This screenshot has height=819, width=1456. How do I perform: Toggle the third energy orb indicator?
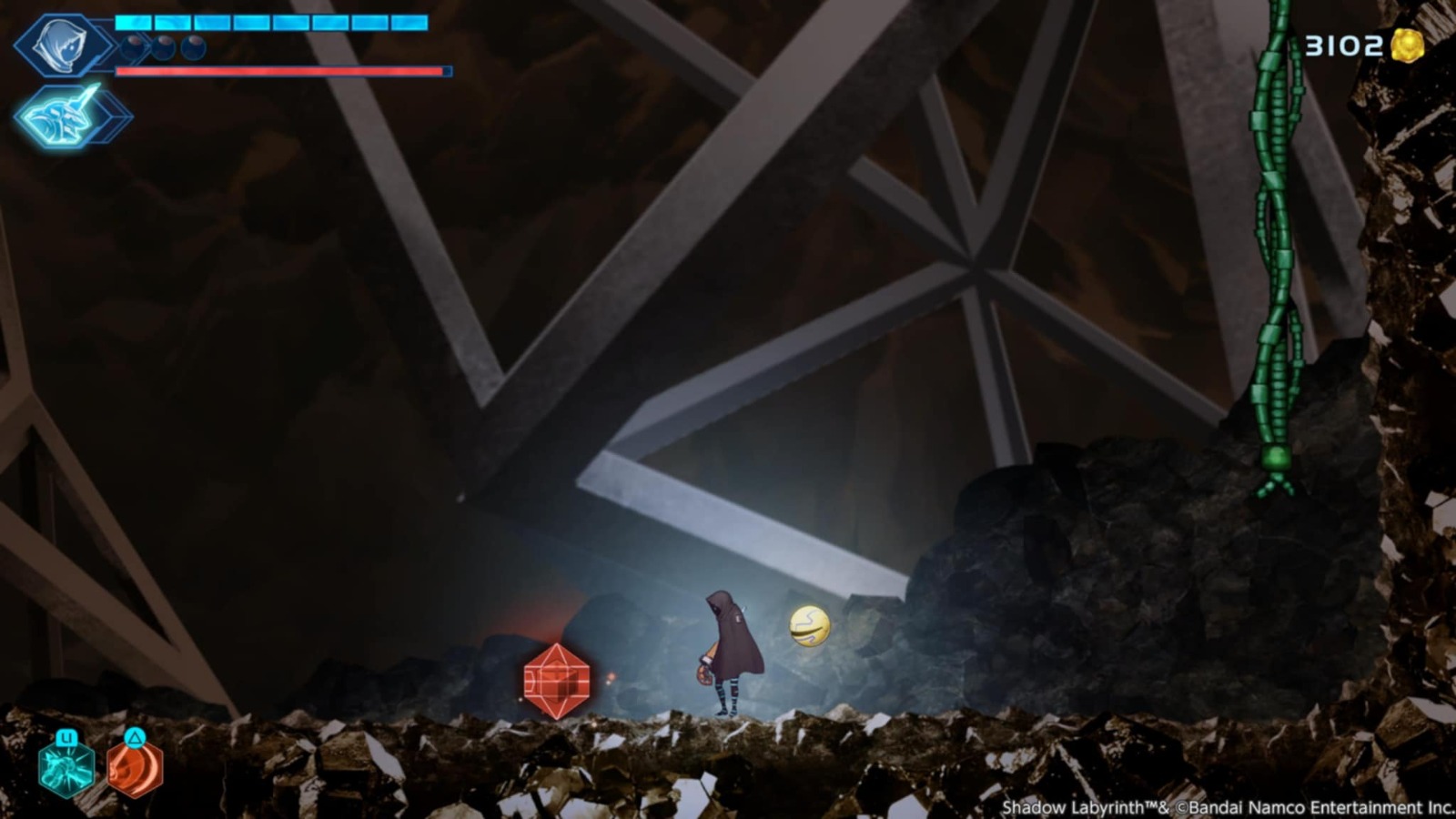(x=192, y=47)
